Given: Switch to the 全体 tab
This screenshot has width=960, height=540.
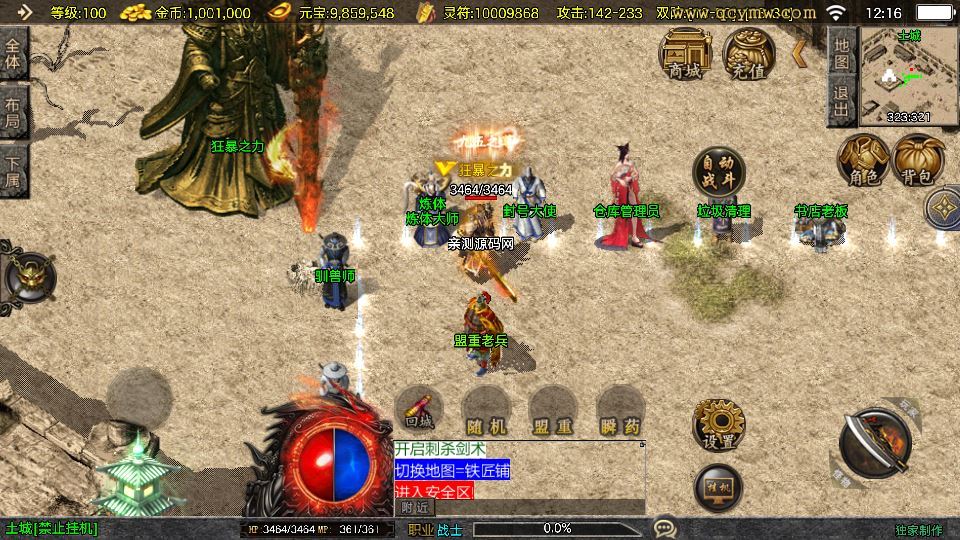Looking at the screenshot, I should pos(13,53).
